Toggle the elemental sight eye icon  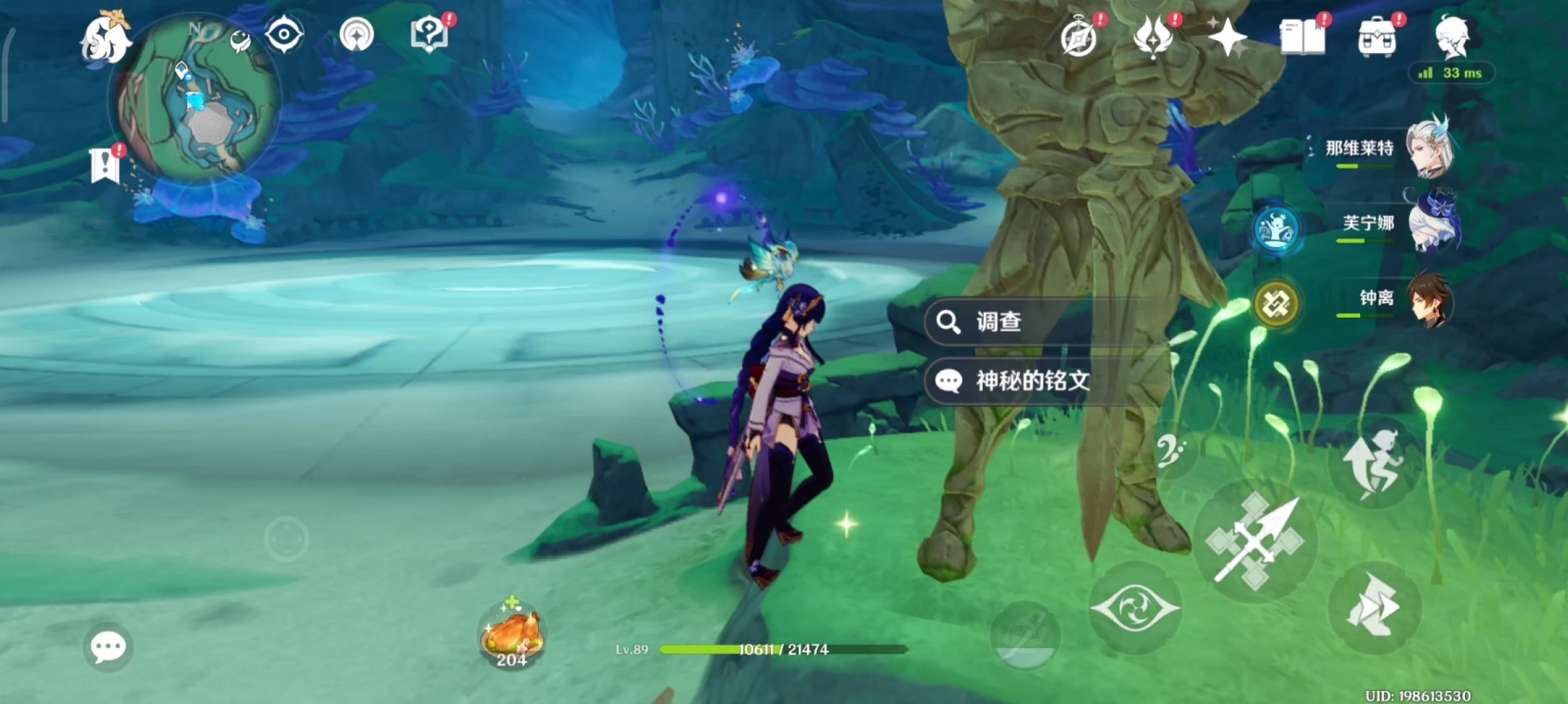click(x=285, y=36)
